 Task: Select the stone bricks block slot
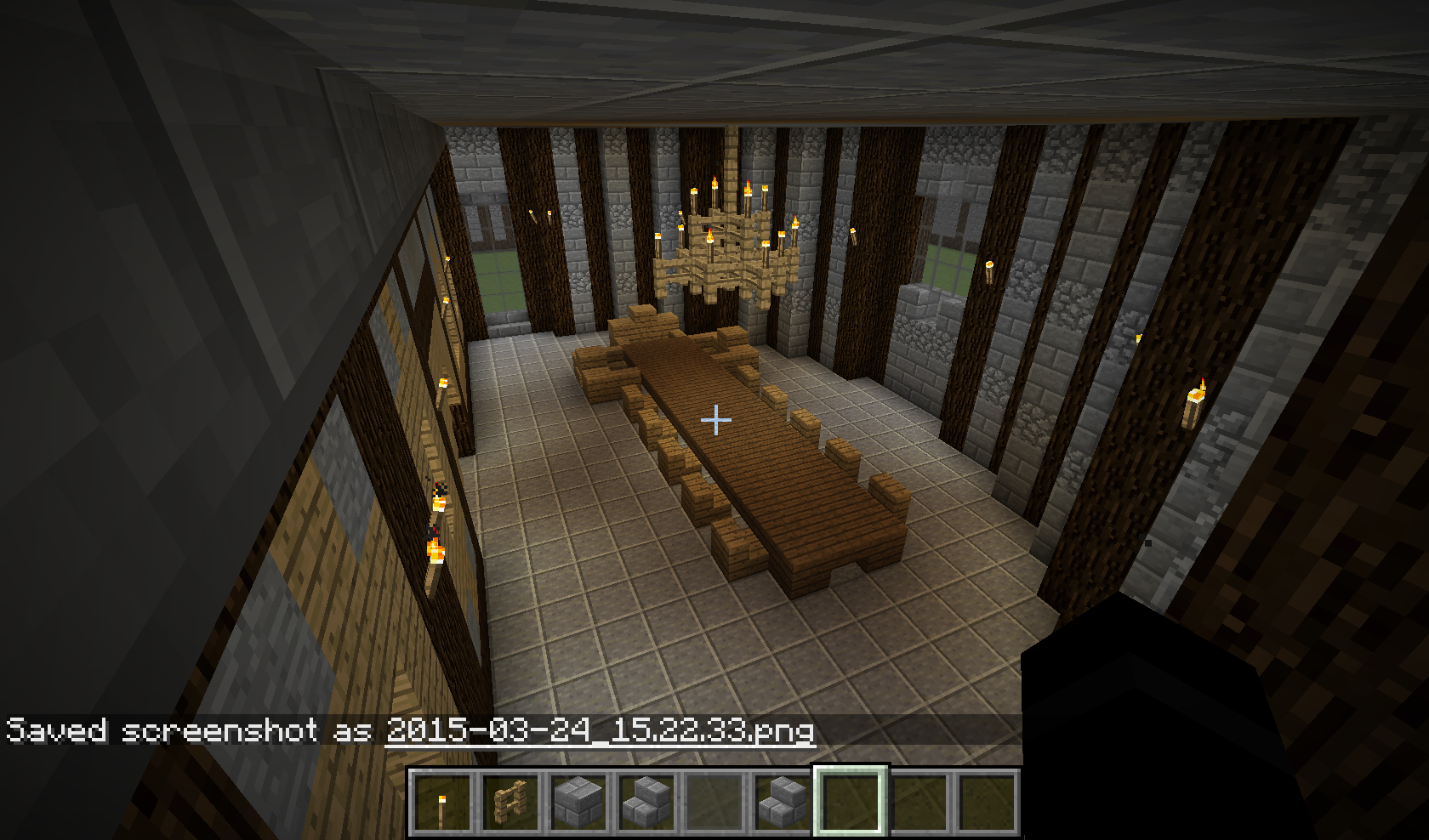(x=578, y=803)
